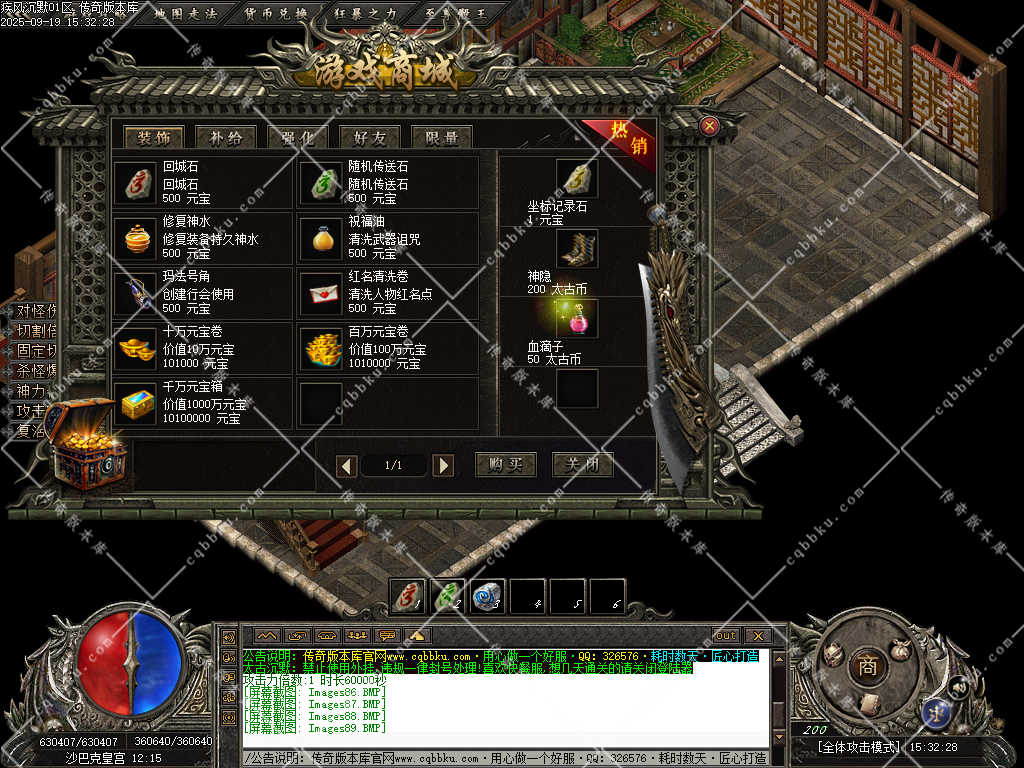
Task: Choose the 随机传送石 item
Action: pos(321,183)
